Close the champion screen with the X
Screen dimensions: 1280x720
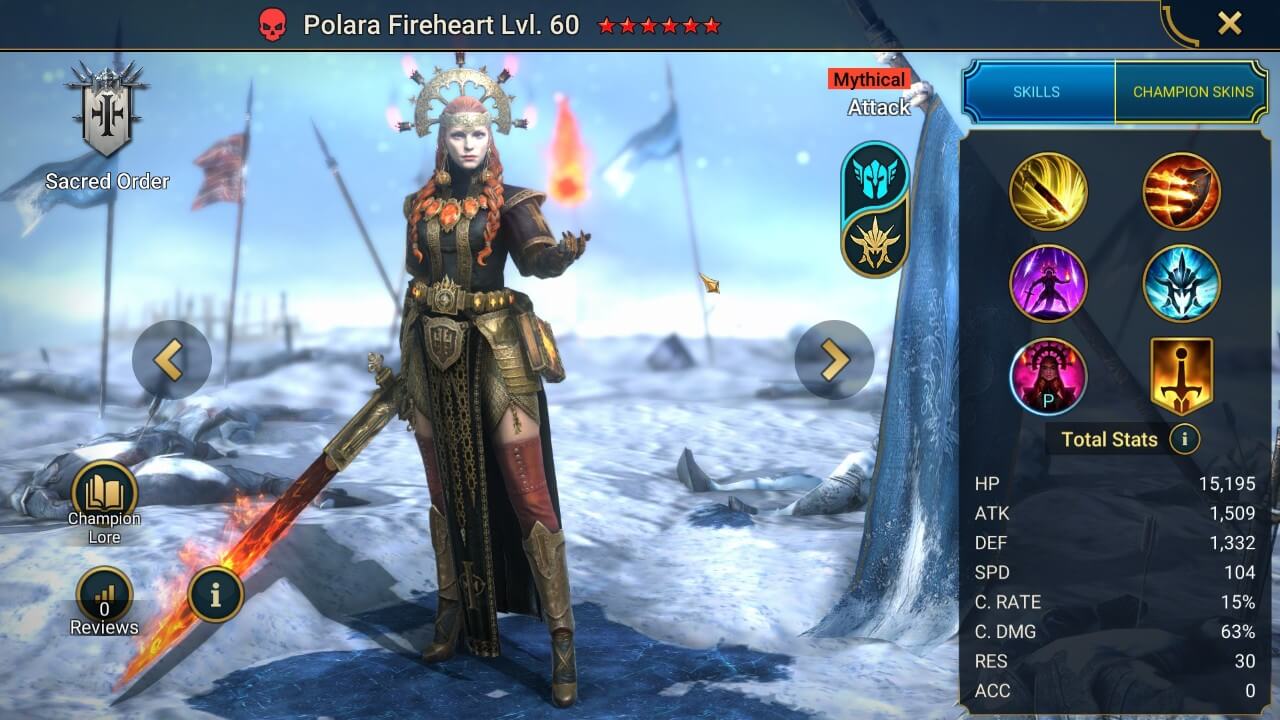1229,24
